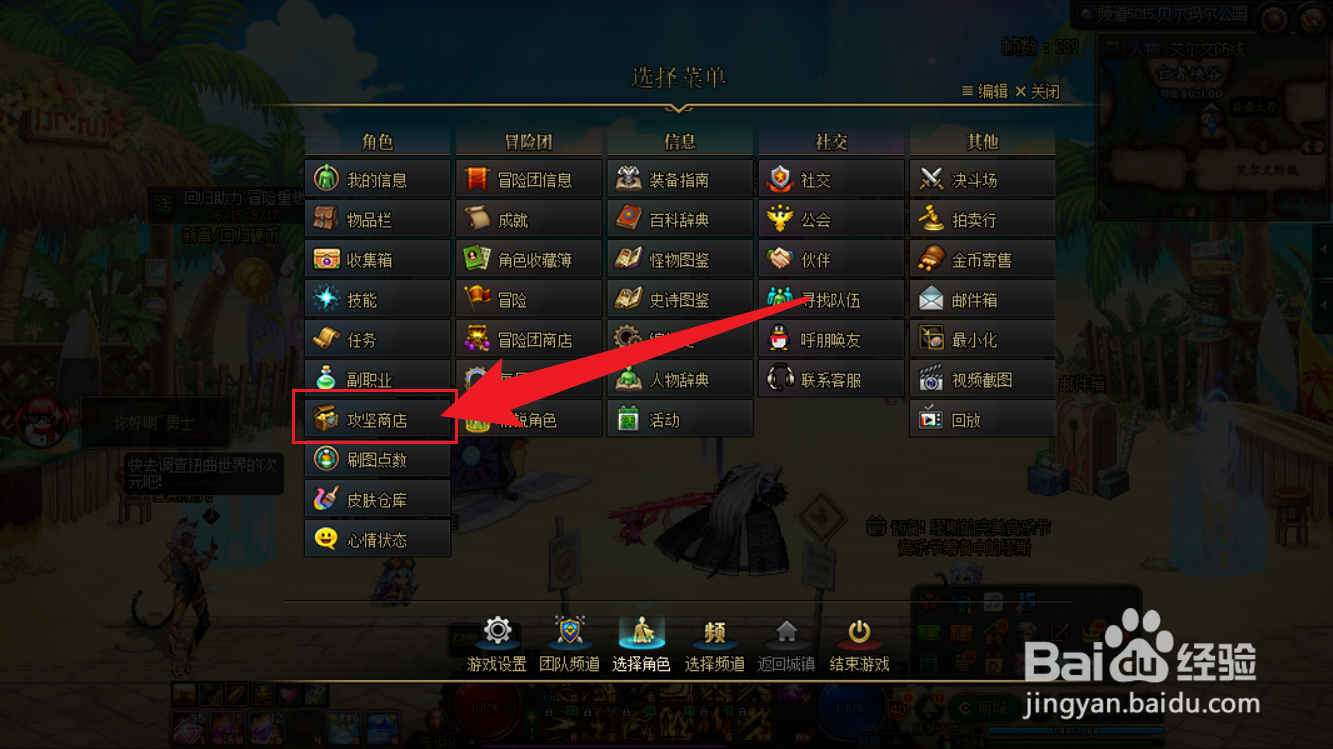1333x749 pixels.
Task: Open 寻找队伍 party finder
Action: (830, 298)
